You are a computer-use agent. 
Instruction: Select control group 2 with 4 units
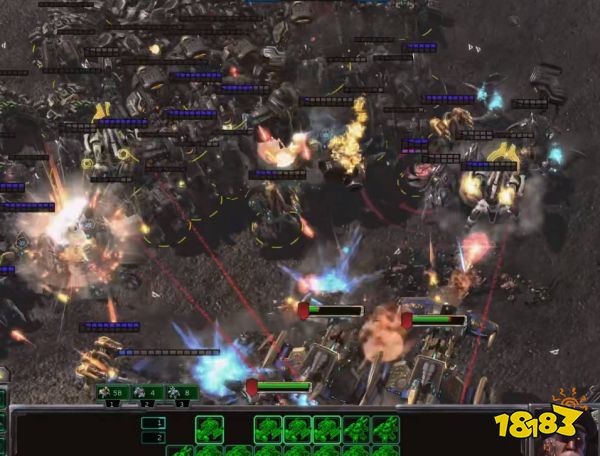tap(147, 393)
